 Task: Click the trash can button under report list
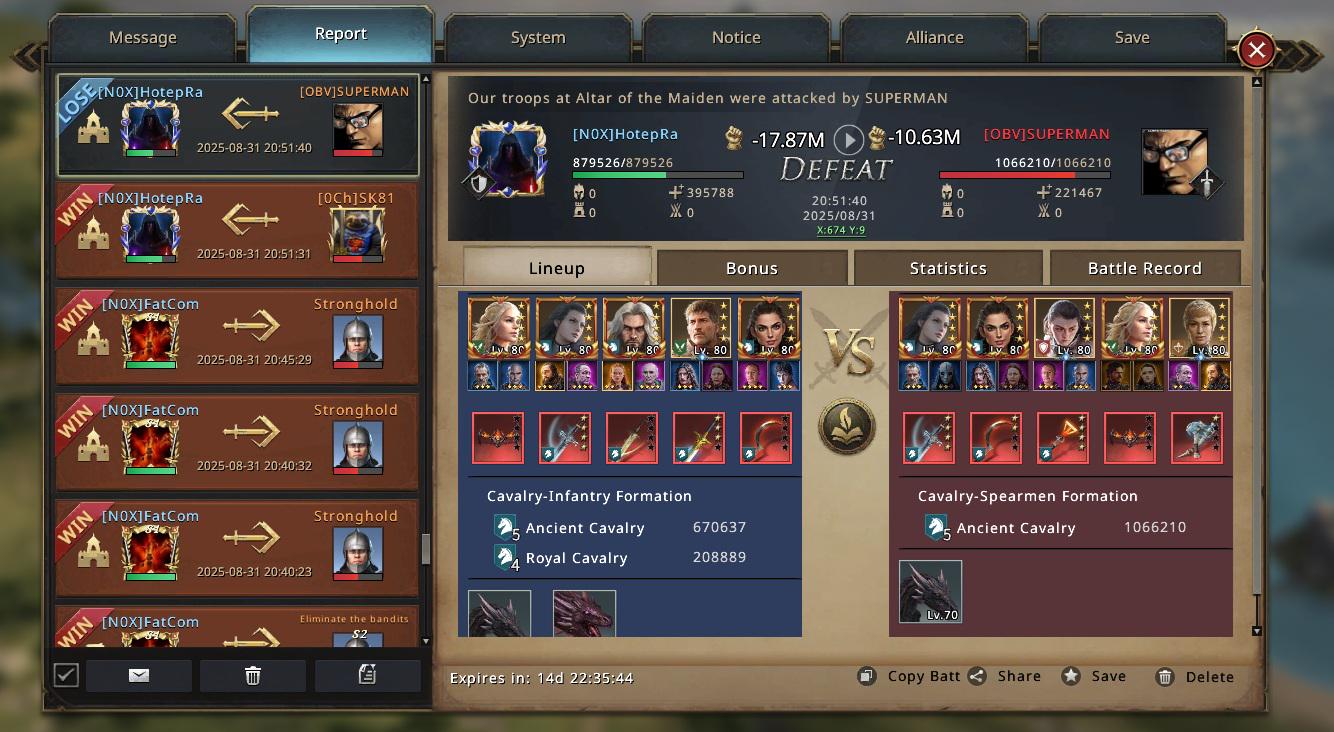coord(253,676)
